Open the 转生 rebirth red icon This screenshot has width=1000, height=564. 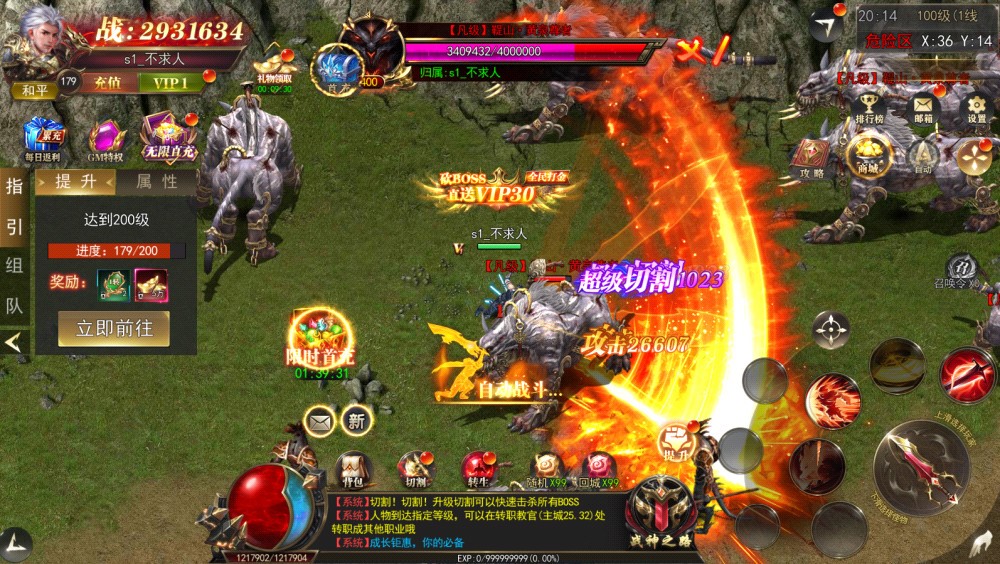[x=479, y=468]
